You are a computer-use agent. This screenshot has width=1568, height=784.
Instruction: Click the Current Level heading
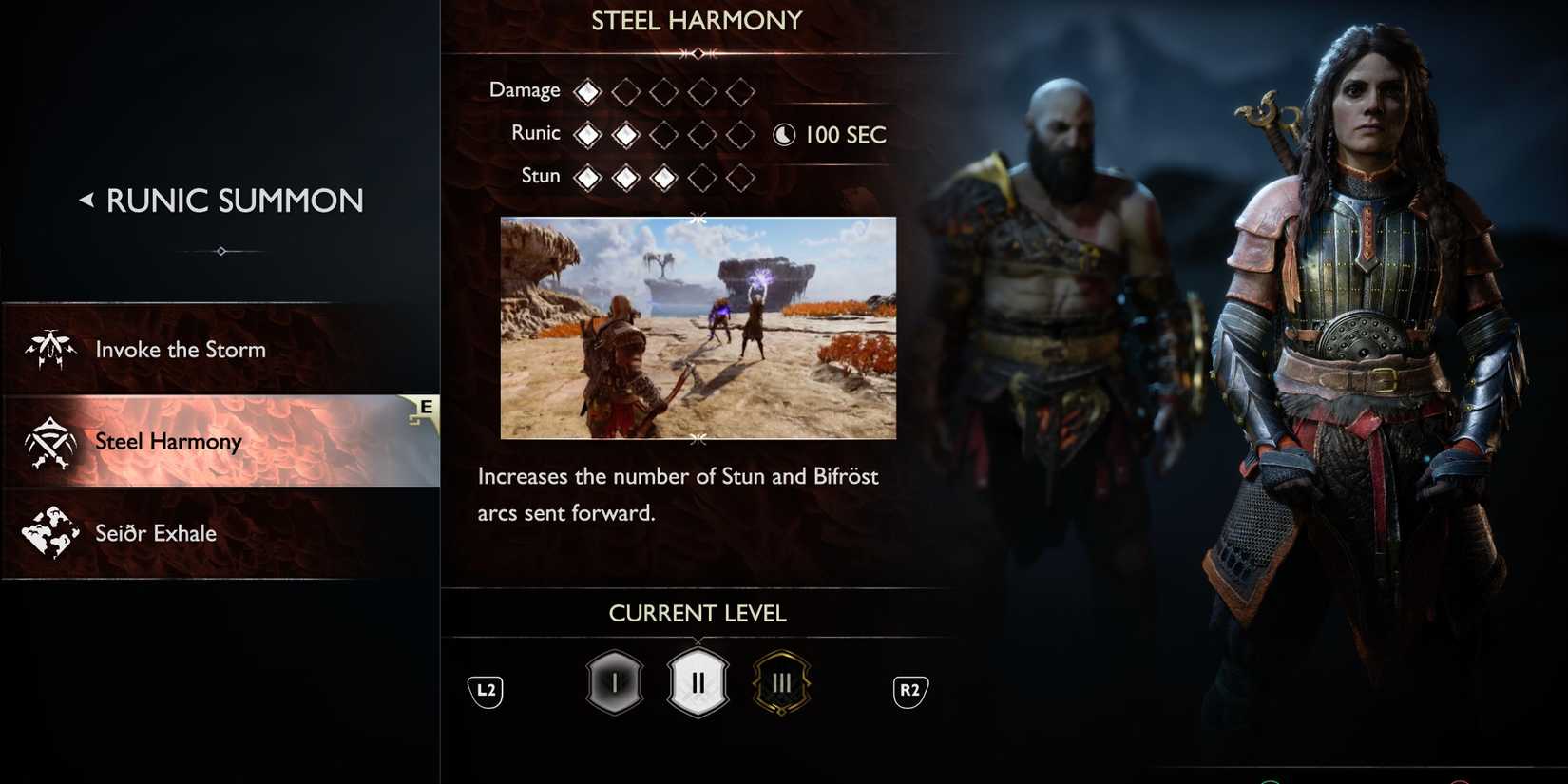click(698, 613)
